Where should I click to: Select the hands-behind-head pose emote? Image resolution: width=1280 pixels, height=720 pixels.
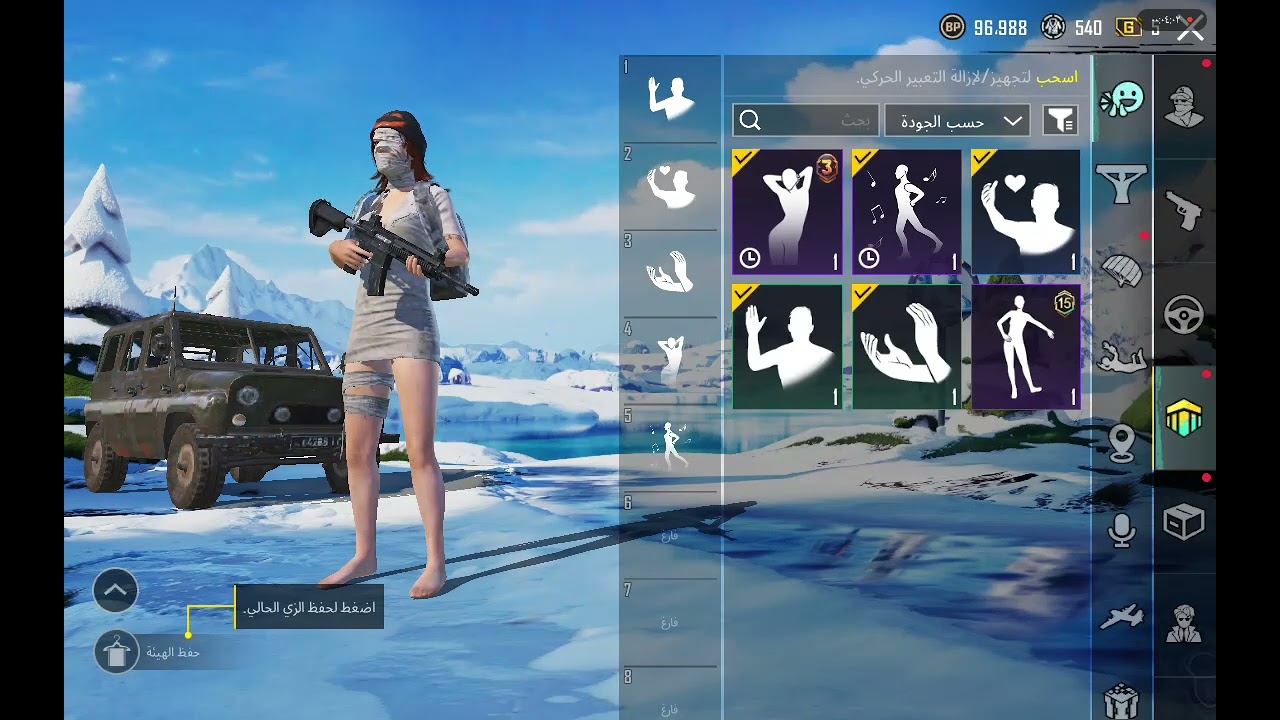pyautogui.click(x=787, y=212)
